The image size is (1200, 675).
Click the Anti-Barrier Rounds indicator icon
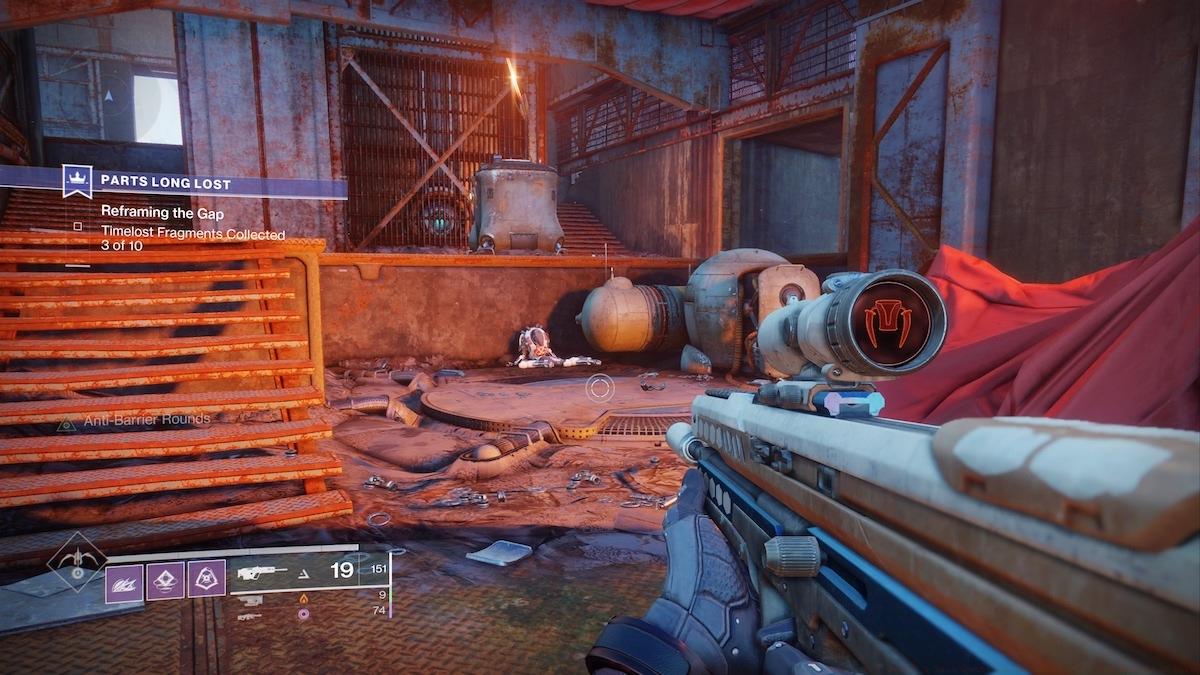point(67,424)
